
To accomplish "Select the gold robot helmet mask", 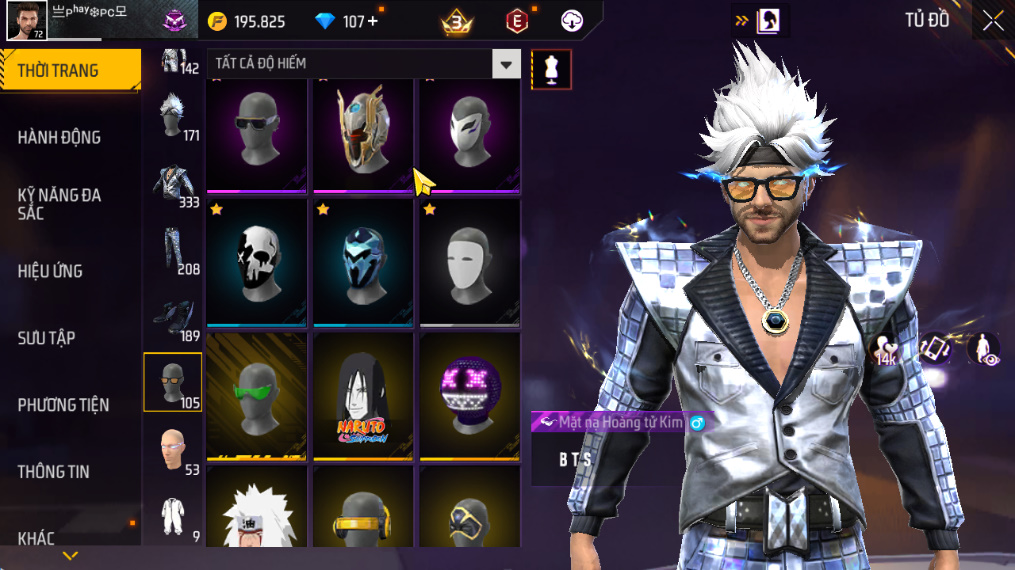I will 363,133.
